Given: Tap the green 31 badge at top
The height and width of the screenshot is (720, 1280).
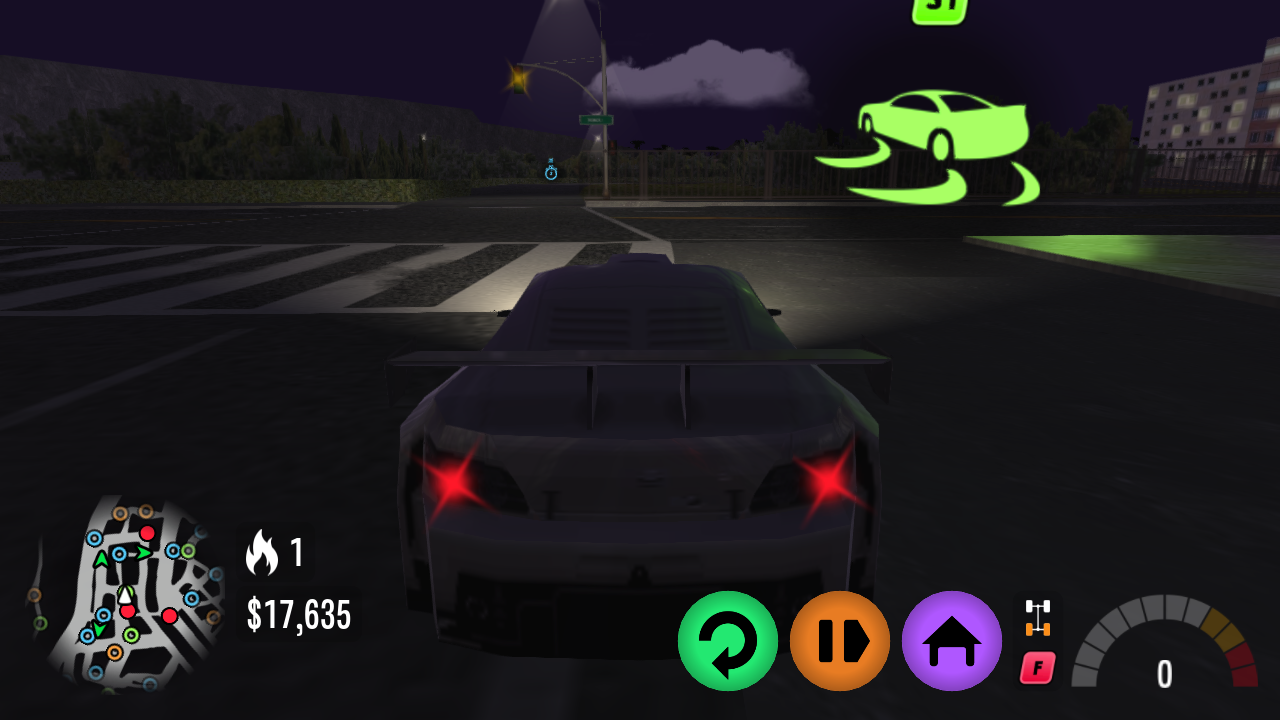Looking at the screenshot, I should (x=940, y=10).
